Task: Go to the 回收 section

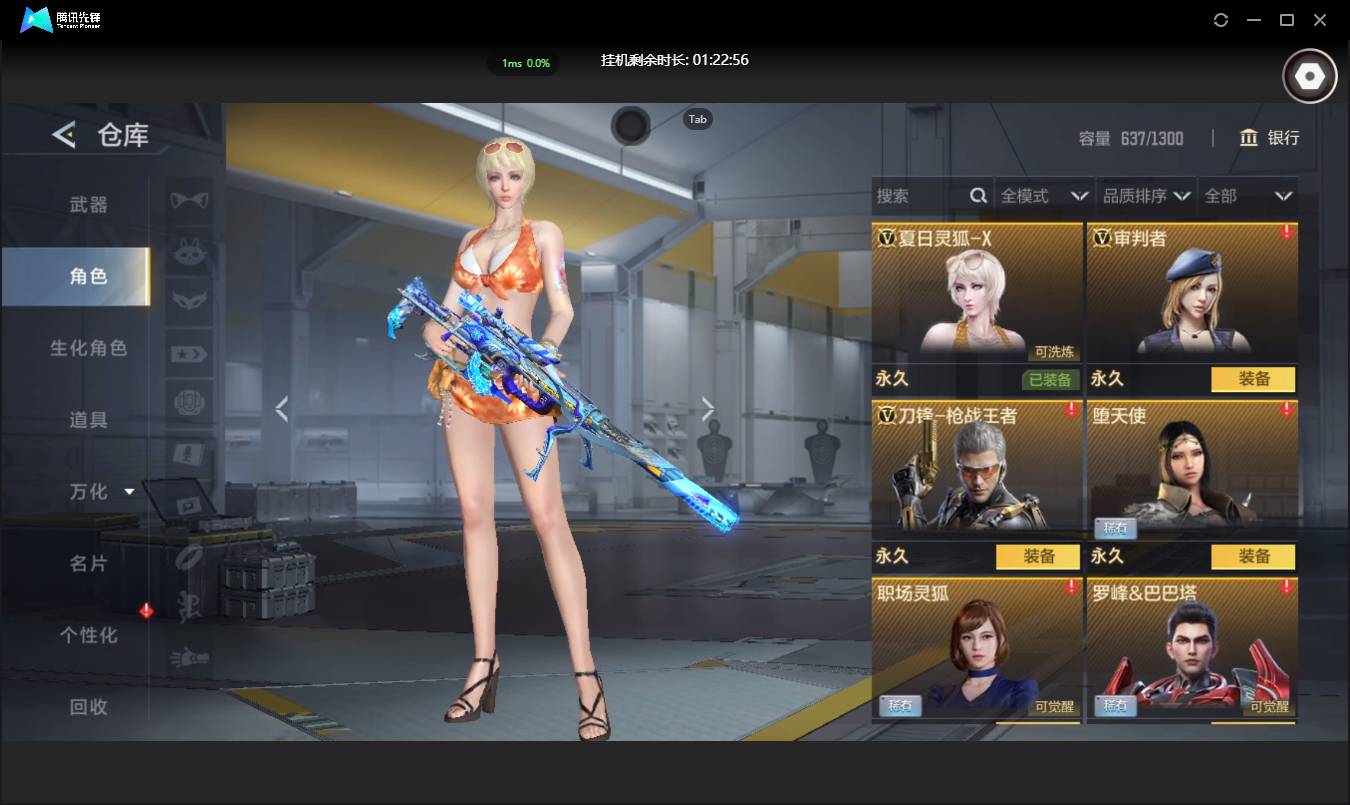Action: coord(88,707)
